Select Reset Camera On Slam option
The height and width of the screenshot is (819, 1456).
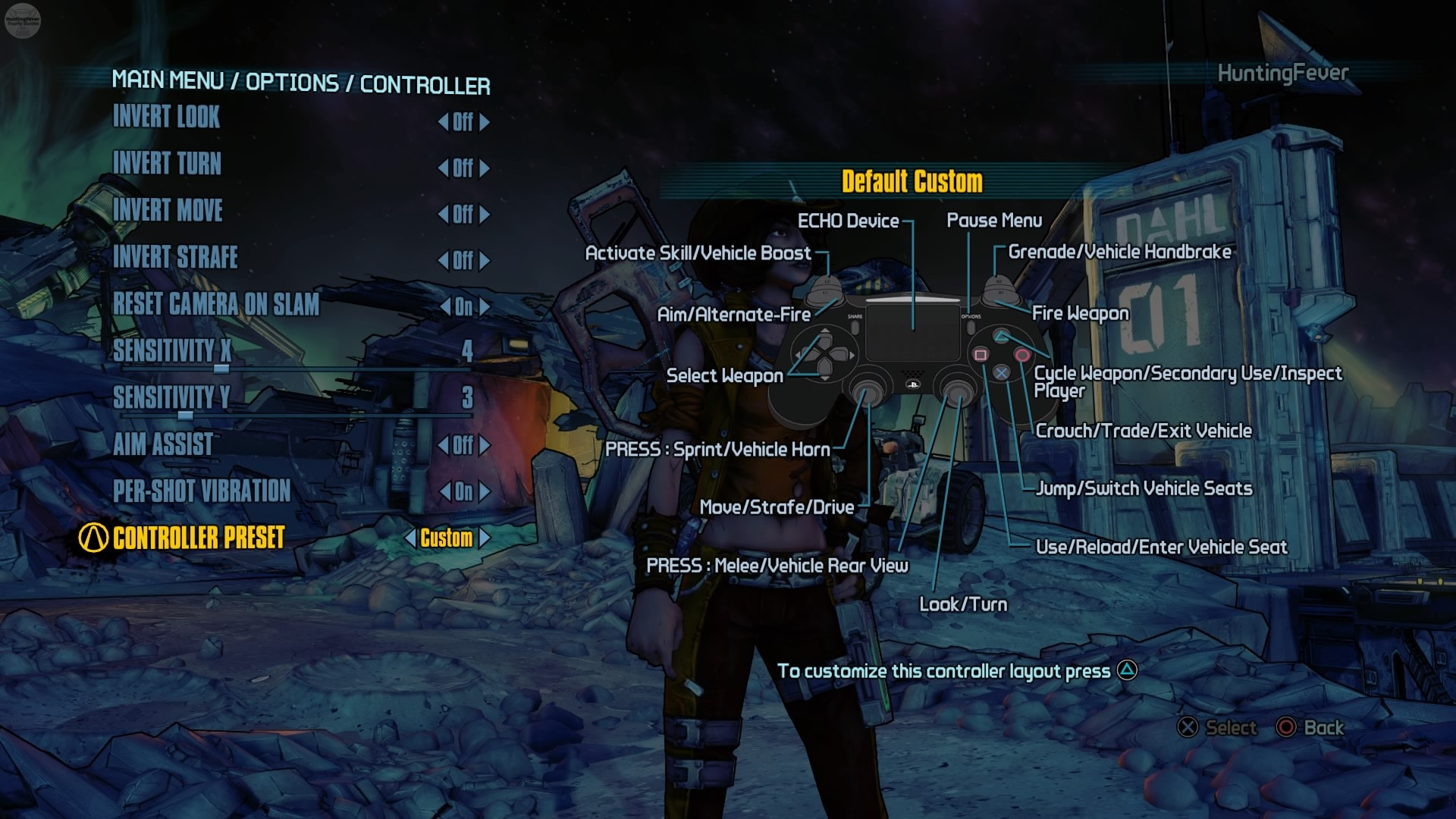216,304
